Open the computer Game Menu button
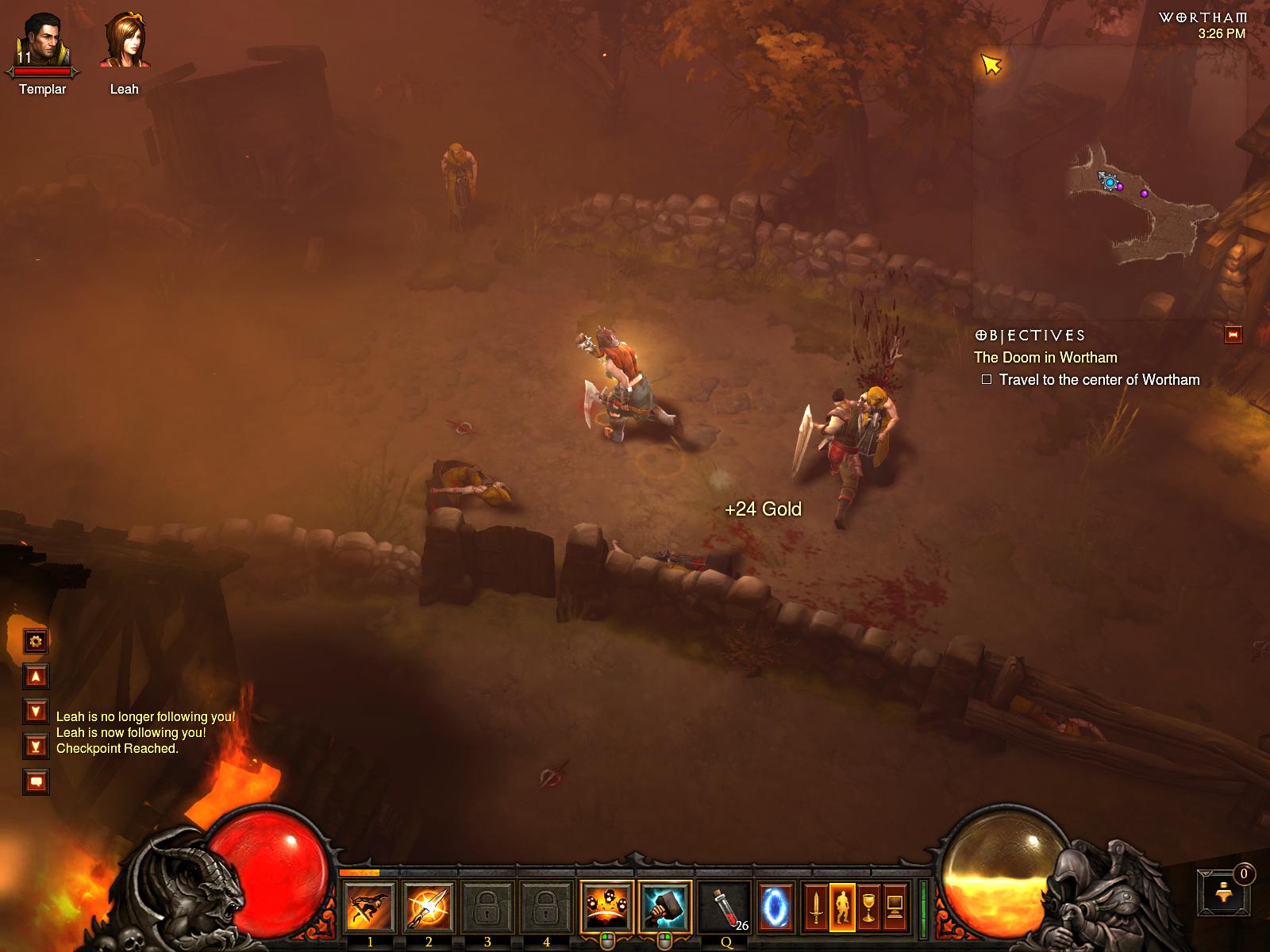 point(895,908)
